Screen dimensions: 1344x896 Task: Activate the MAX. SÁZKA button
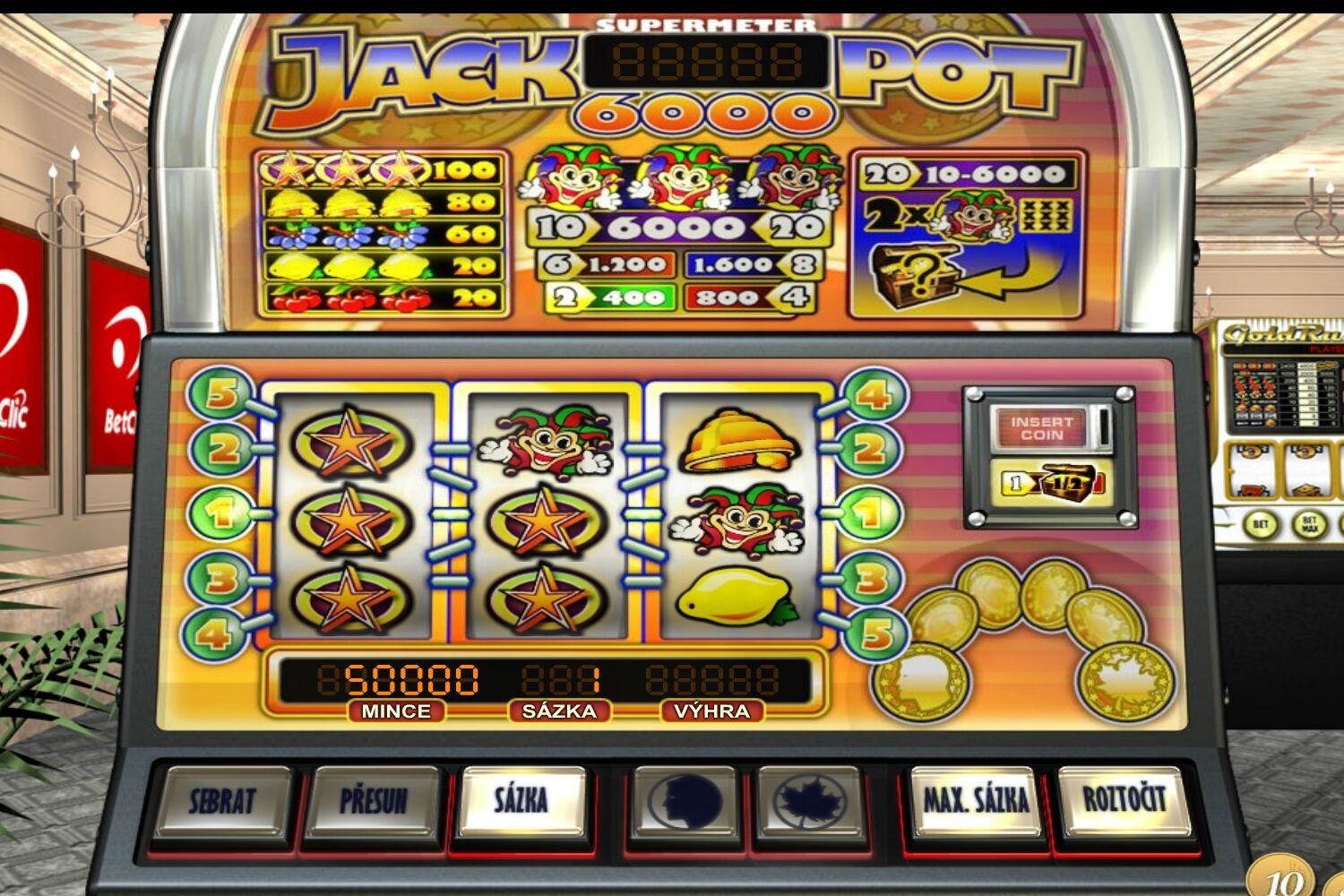coord(976,800)
